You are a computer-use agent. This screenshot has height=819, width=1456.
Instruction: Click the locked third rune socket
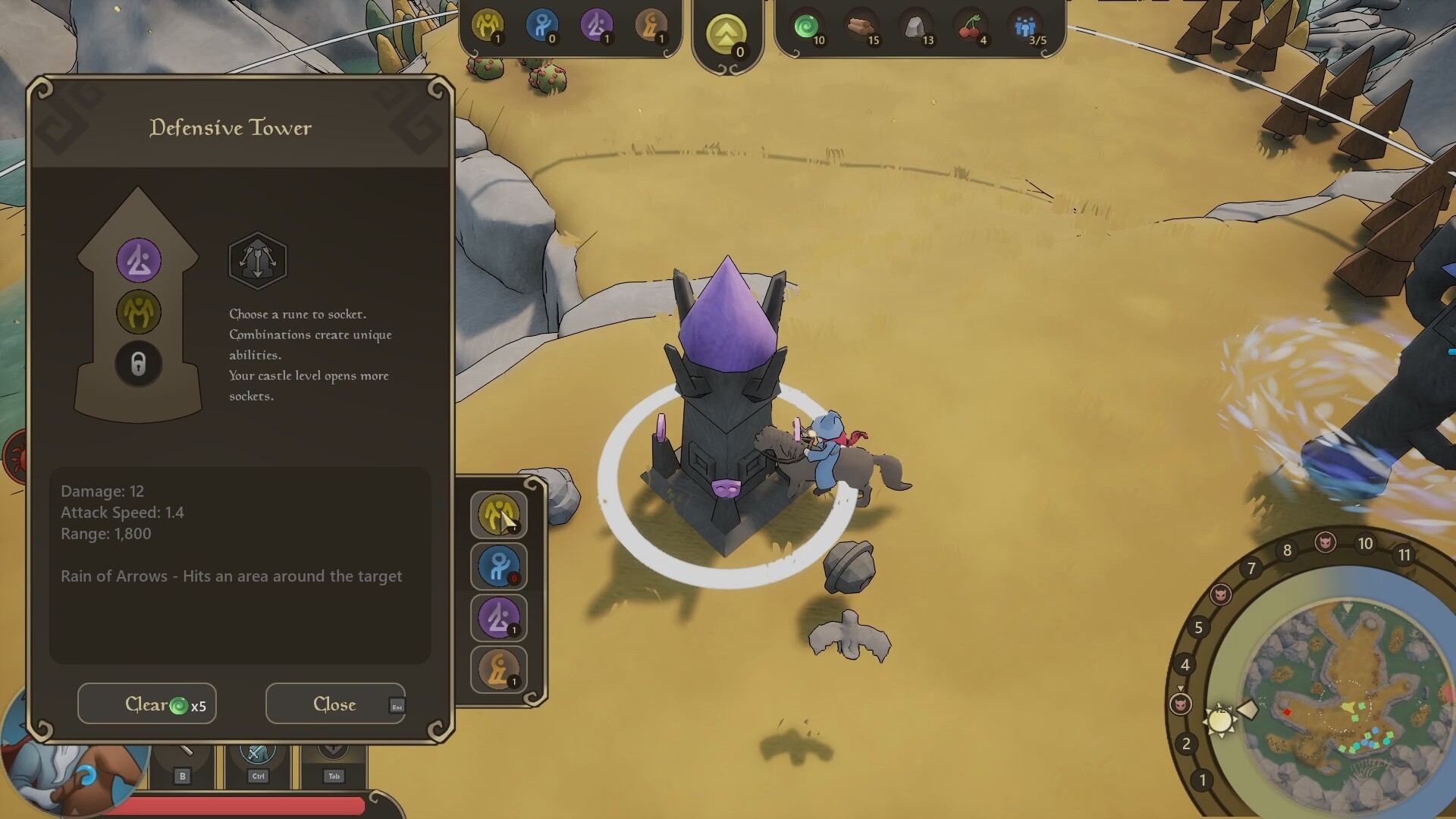click(x=139, y=364)
